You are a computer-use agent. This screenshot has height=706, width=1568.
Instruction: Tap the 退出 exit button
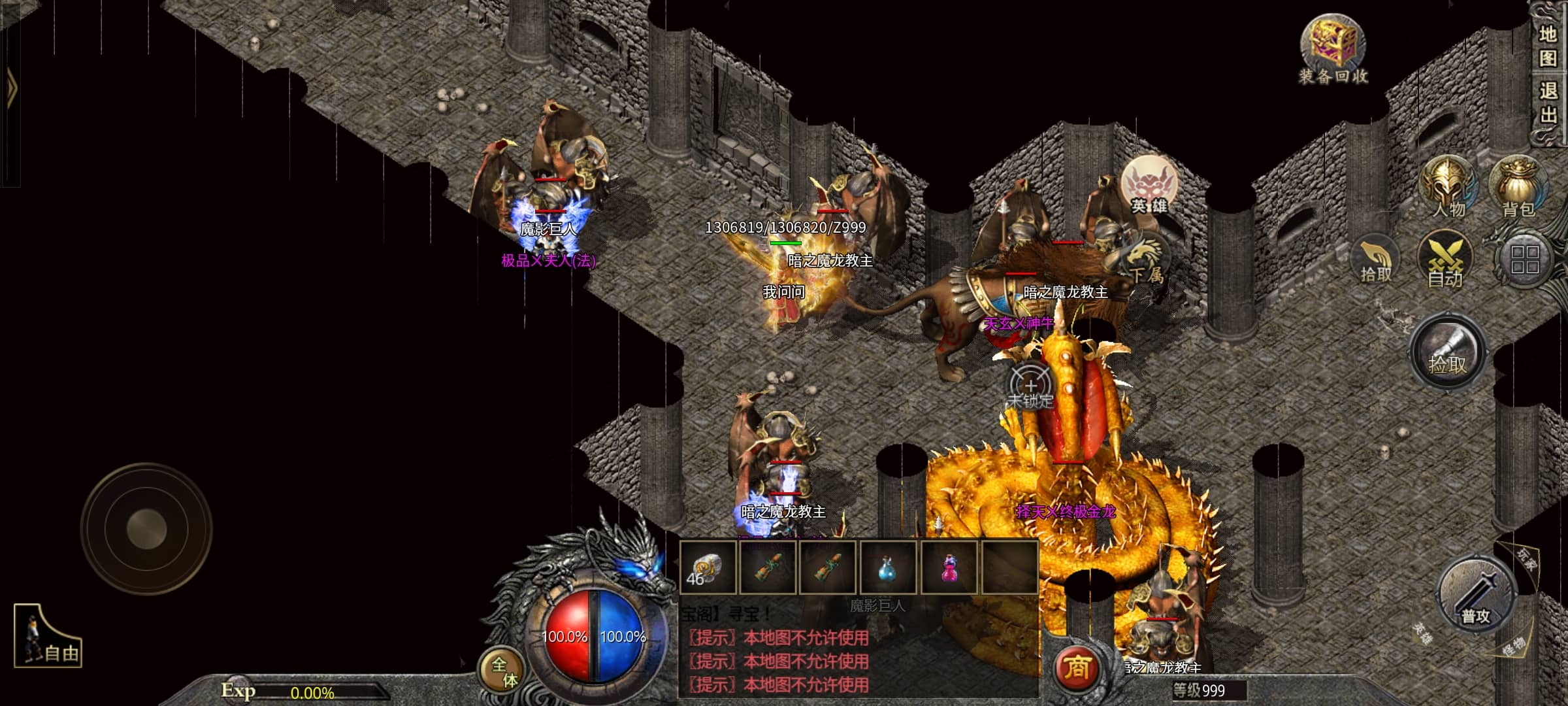point(1548,103)
